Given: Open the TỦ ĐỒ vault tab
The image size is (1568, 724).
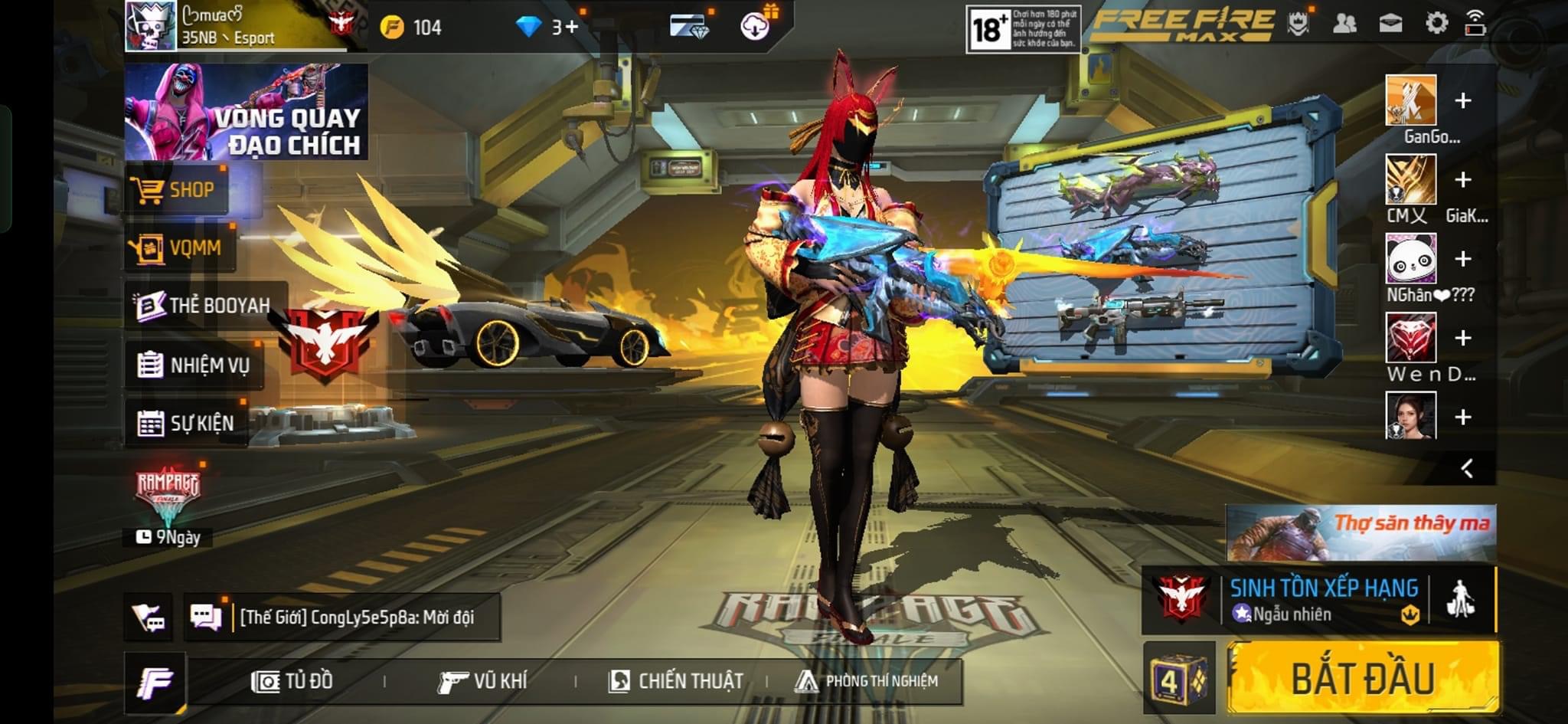Looking at the screenshot, I should [x=292, y=681].
